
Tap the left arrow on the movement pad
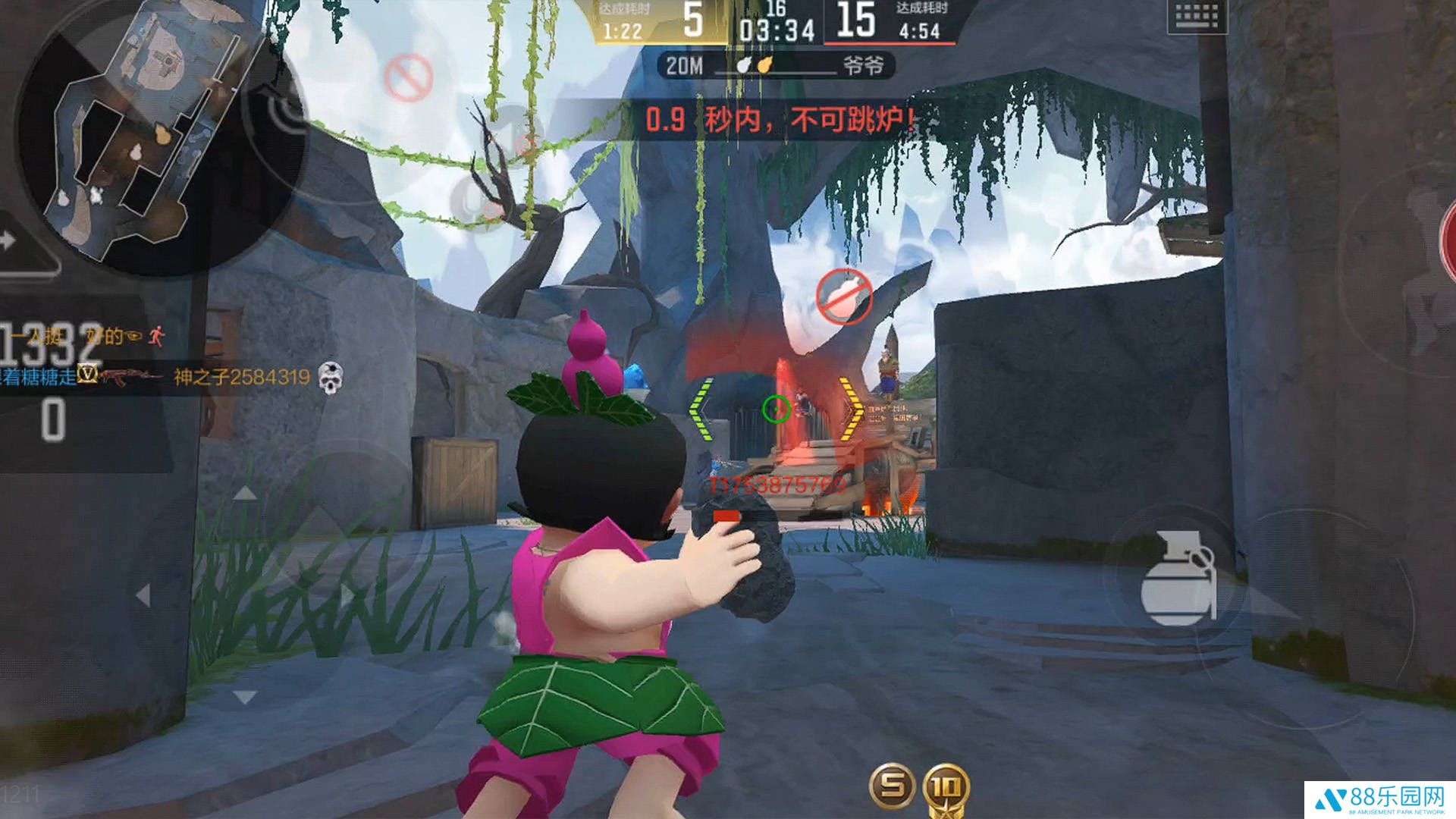[x=143, y=596]
